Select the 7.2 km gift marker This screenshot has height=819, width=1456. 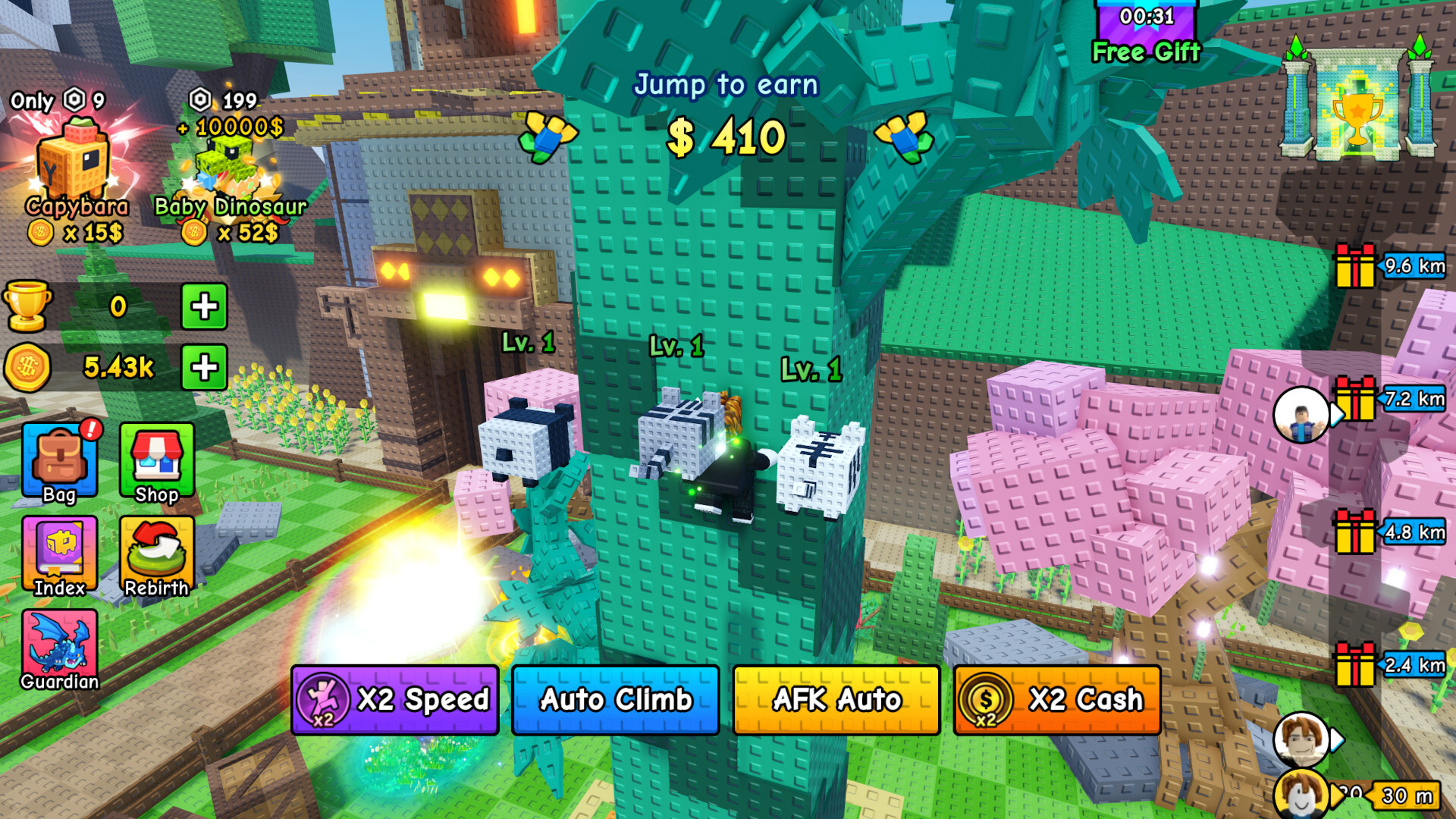pyautogui.click(x=1356, y=399)
